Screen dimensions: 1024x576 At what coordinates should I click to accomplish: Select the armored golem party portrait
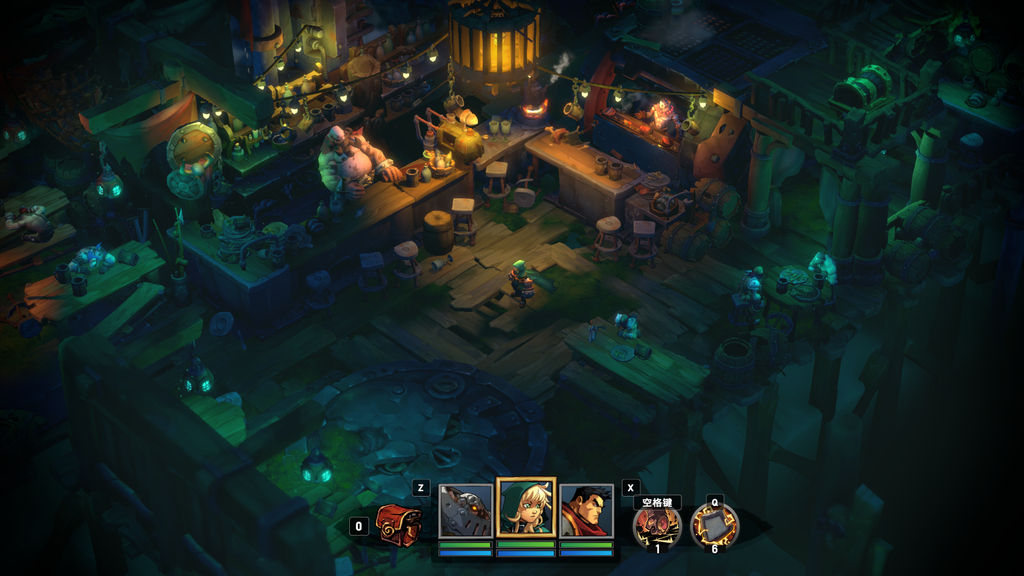click(x=465, y=511)
